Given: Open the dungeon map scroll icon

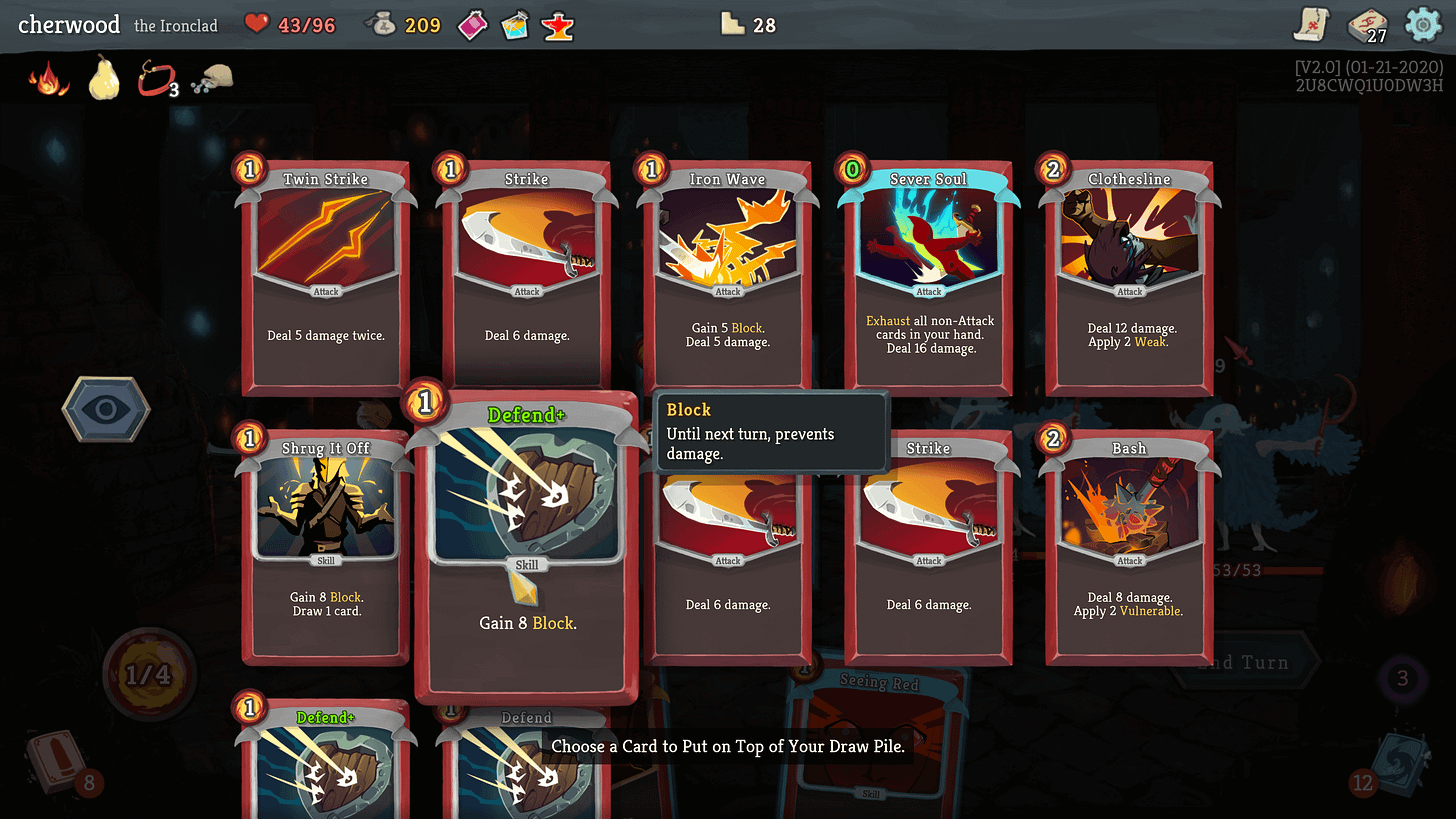Looking at the screenshot, I should (1310, 25).
